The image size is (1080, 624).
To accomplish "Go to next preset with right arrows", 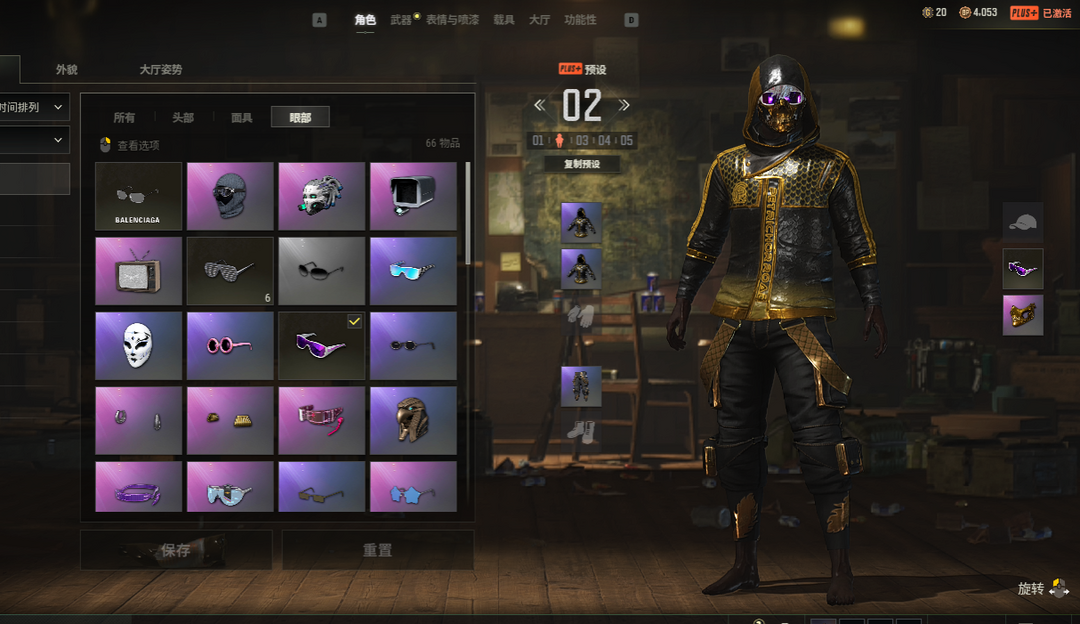I will 625,105.
